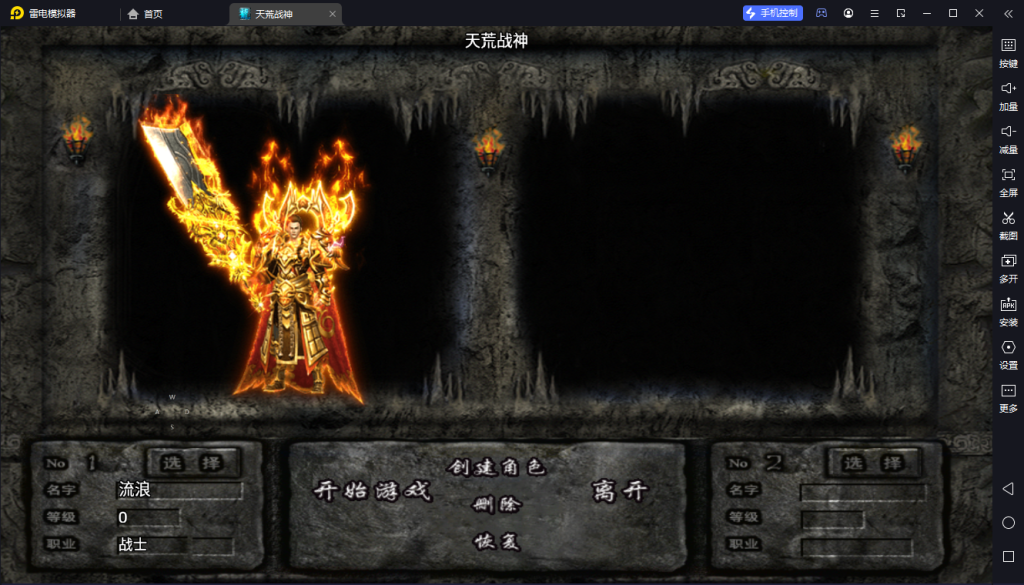Click 删除 to delete the character
Image resolution: width=1024 pixels, height=585 pixels.
[496, 504]
